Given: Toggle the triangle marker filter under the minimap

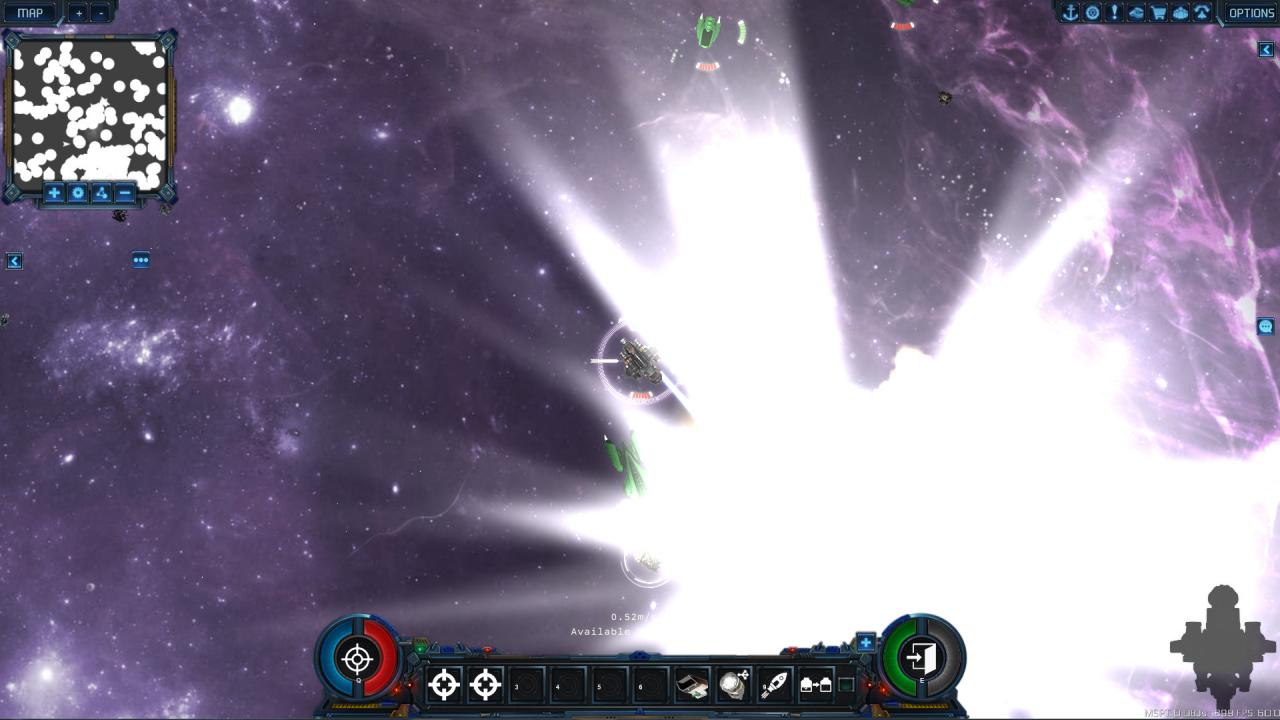Looking at the screenshot, I should tap(101, 193).
